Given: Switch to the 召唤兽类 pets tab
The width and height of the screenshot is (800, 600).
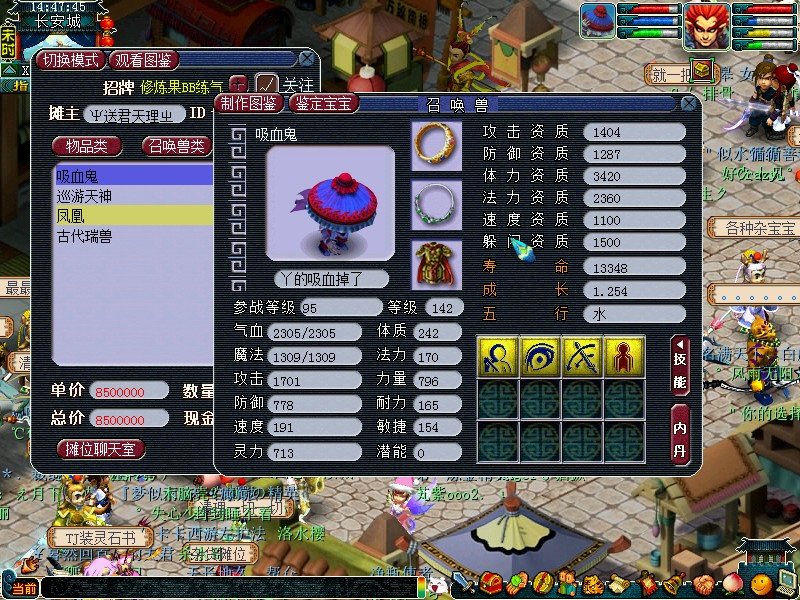Looking at the screenshot, I should coord(177,146).
